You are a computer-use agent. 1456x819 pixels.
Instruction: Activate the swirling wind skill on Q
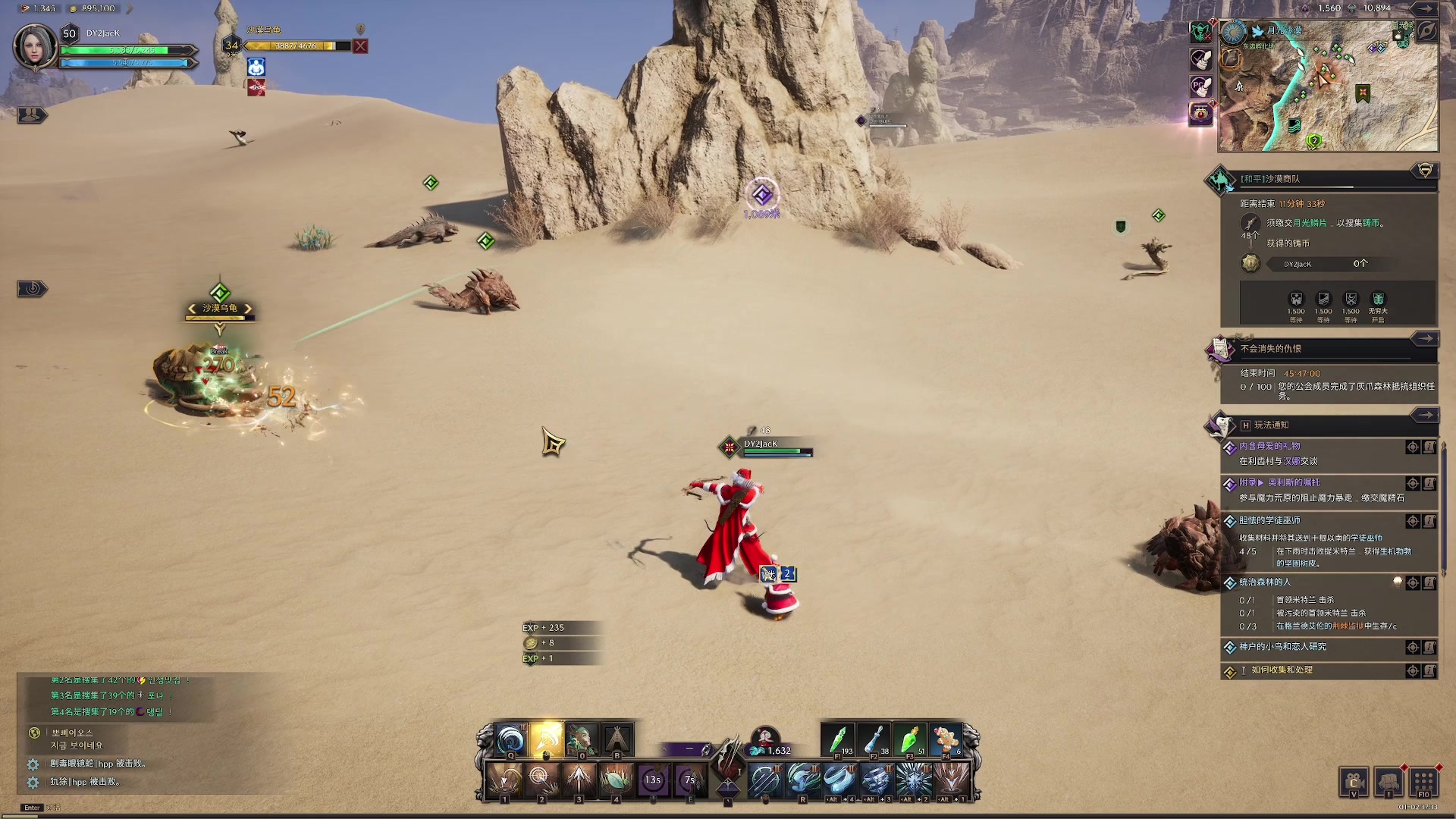click(x=510, y=740)
